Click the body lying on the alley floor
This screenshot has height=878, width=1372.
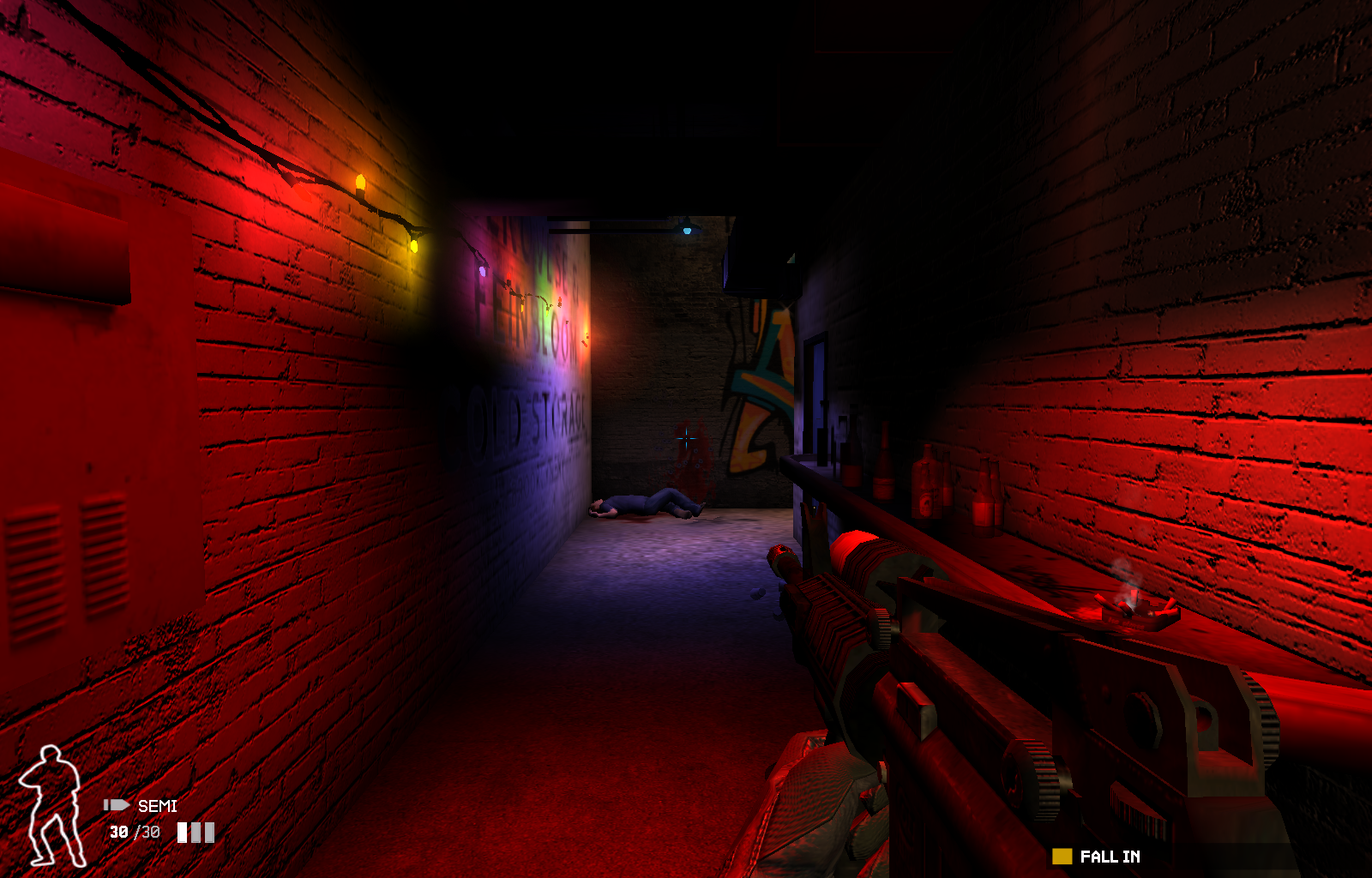643,502
